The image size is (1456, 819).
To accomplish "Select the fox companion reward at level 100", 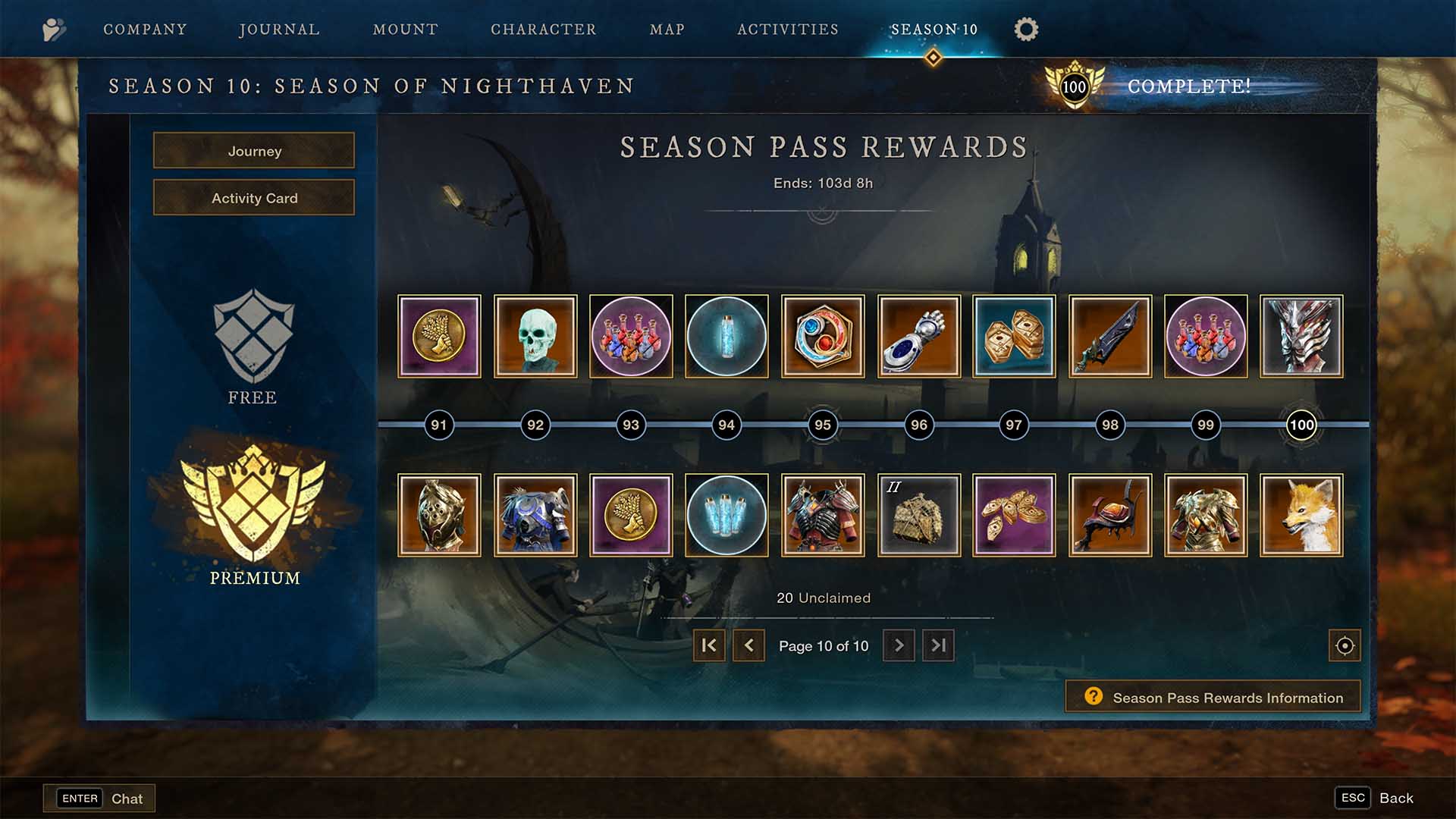I will click(x=1301, y=515).
